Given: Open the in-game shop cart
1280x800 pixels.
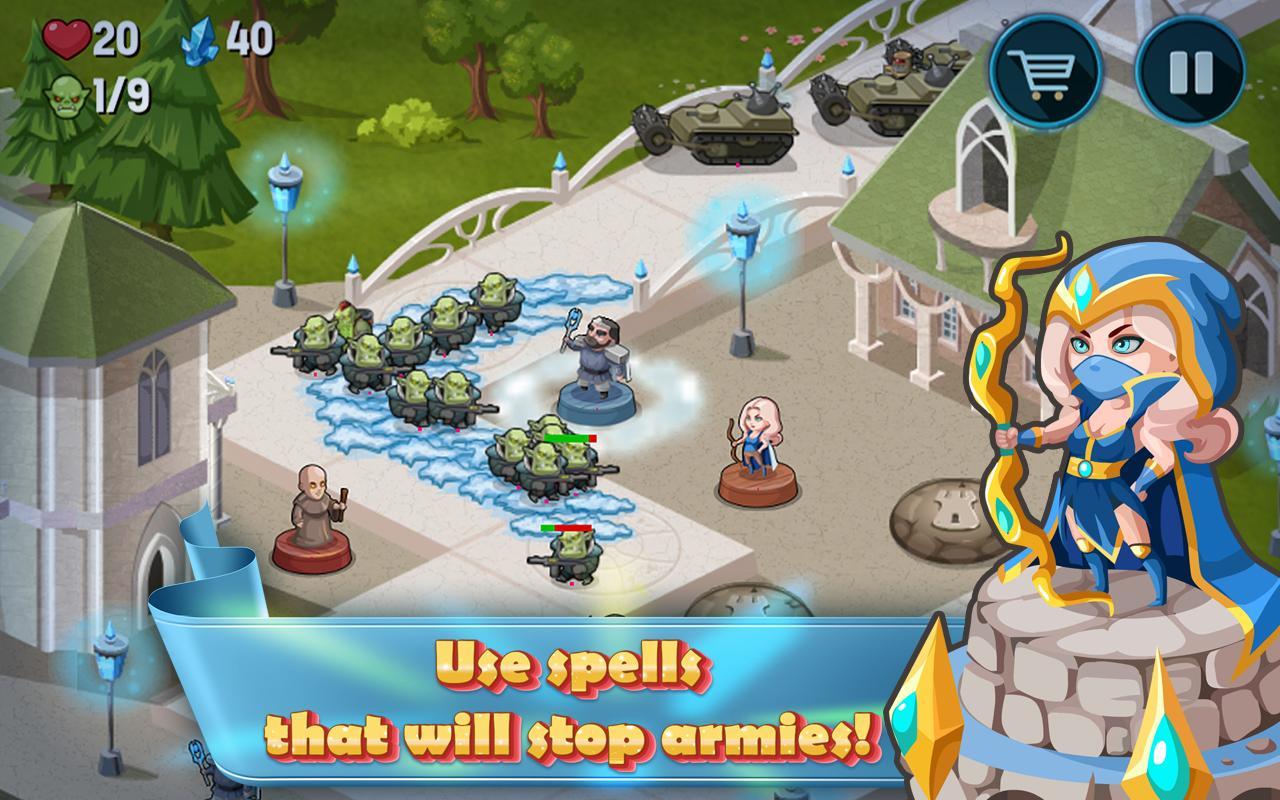Looking at the screenshot, I should tap(1046, 72).
